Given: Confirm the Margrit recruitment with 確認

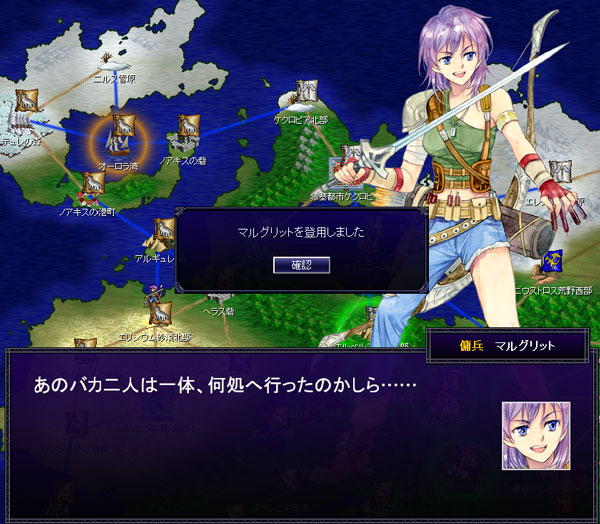Looking at the screenshot, I should (x=301, y=264).
